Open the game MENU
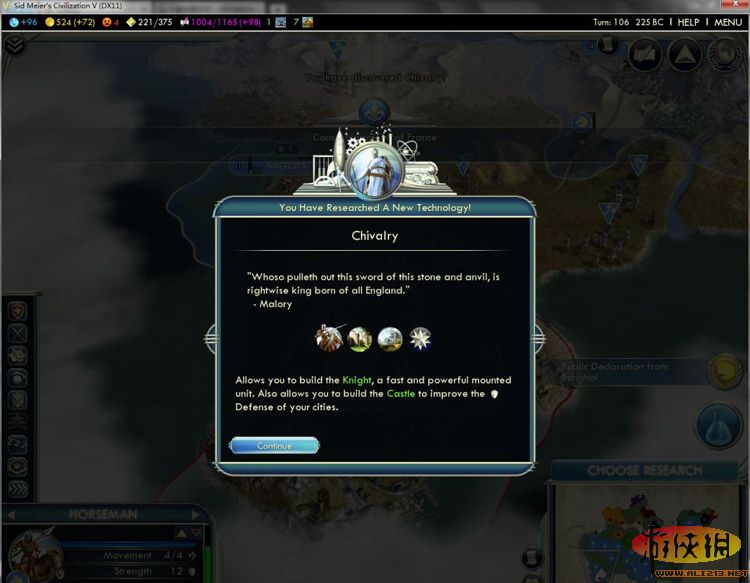The image size is (750, 583). click(727, 21)
